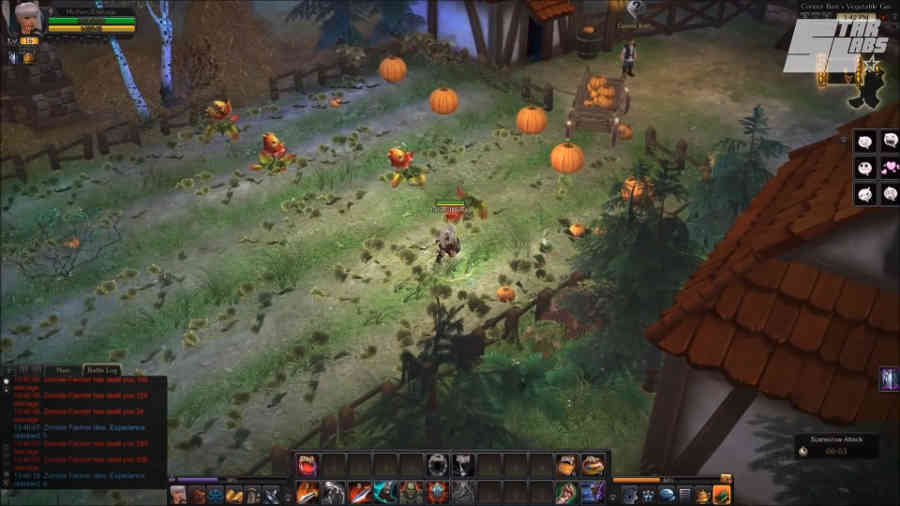Use the blue lightning skill icon
The width and height of the screenshot is (900, 506).
pos(593,492)
